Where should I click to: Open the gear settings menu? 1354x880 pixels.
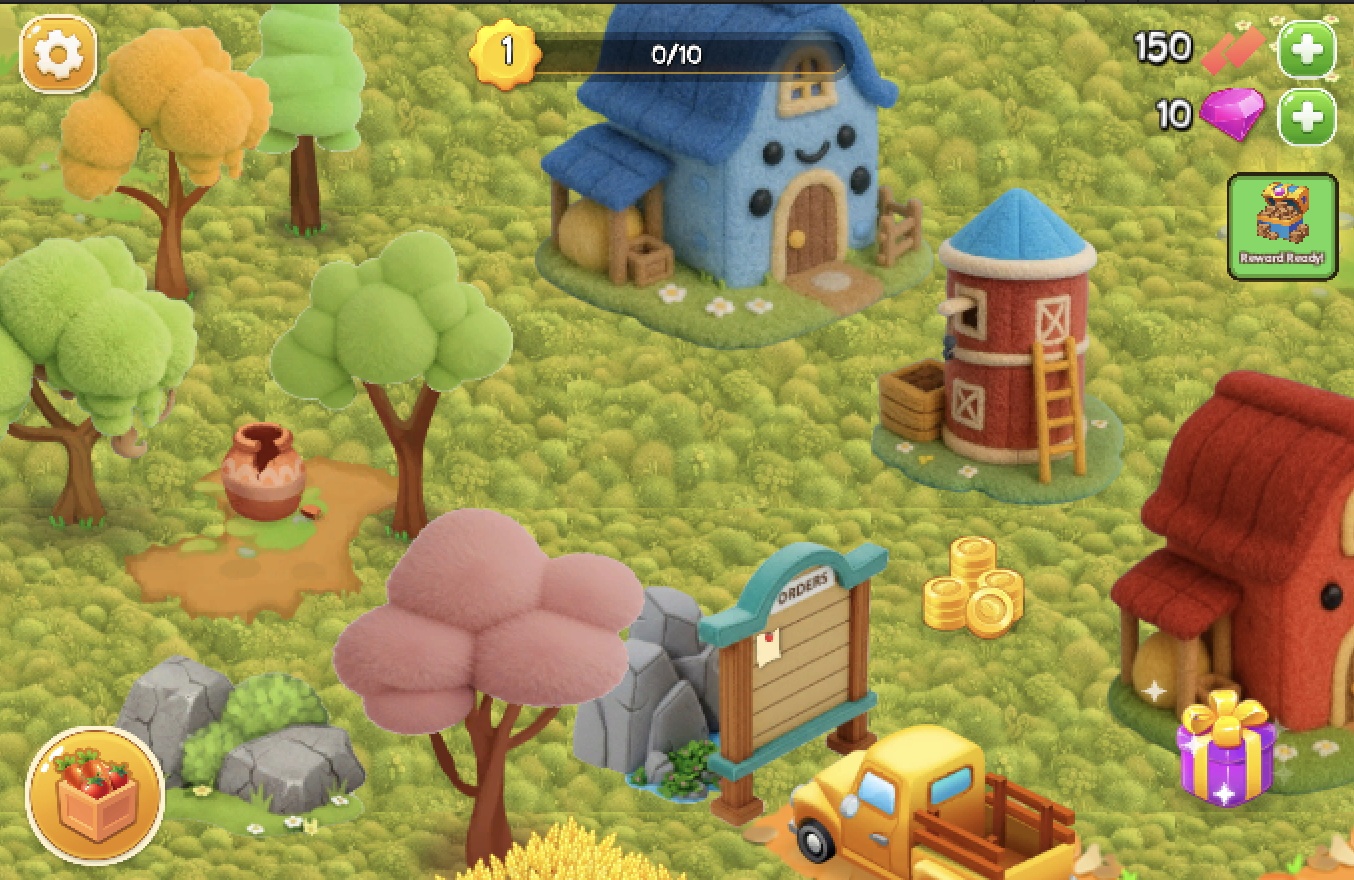58,54
